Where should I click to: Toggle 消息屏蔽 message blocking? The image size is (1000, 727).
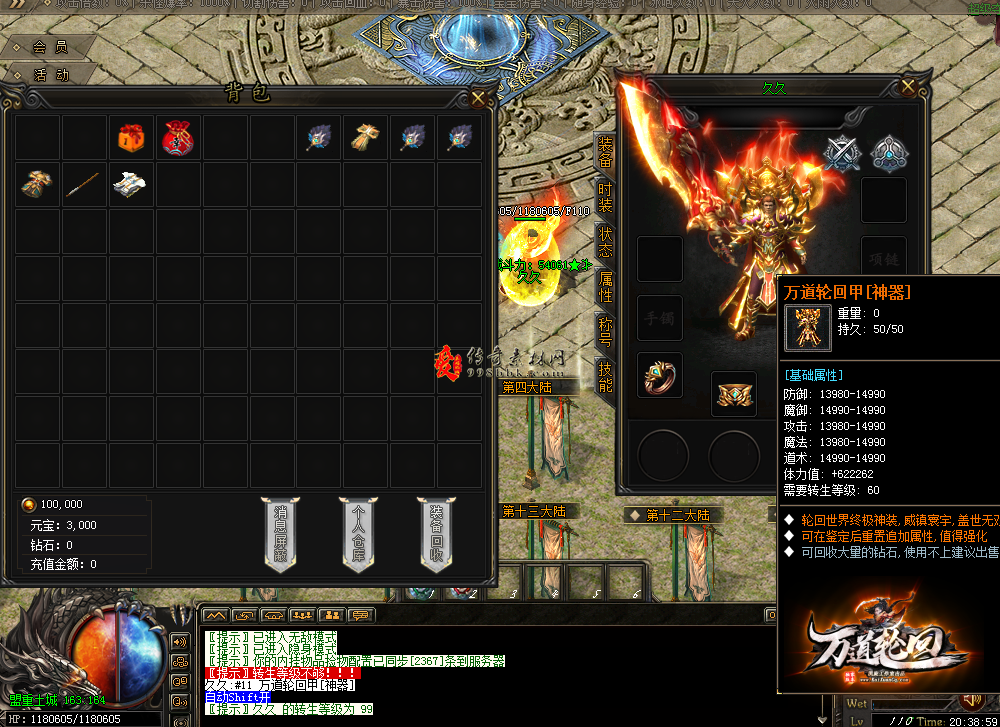280,533
